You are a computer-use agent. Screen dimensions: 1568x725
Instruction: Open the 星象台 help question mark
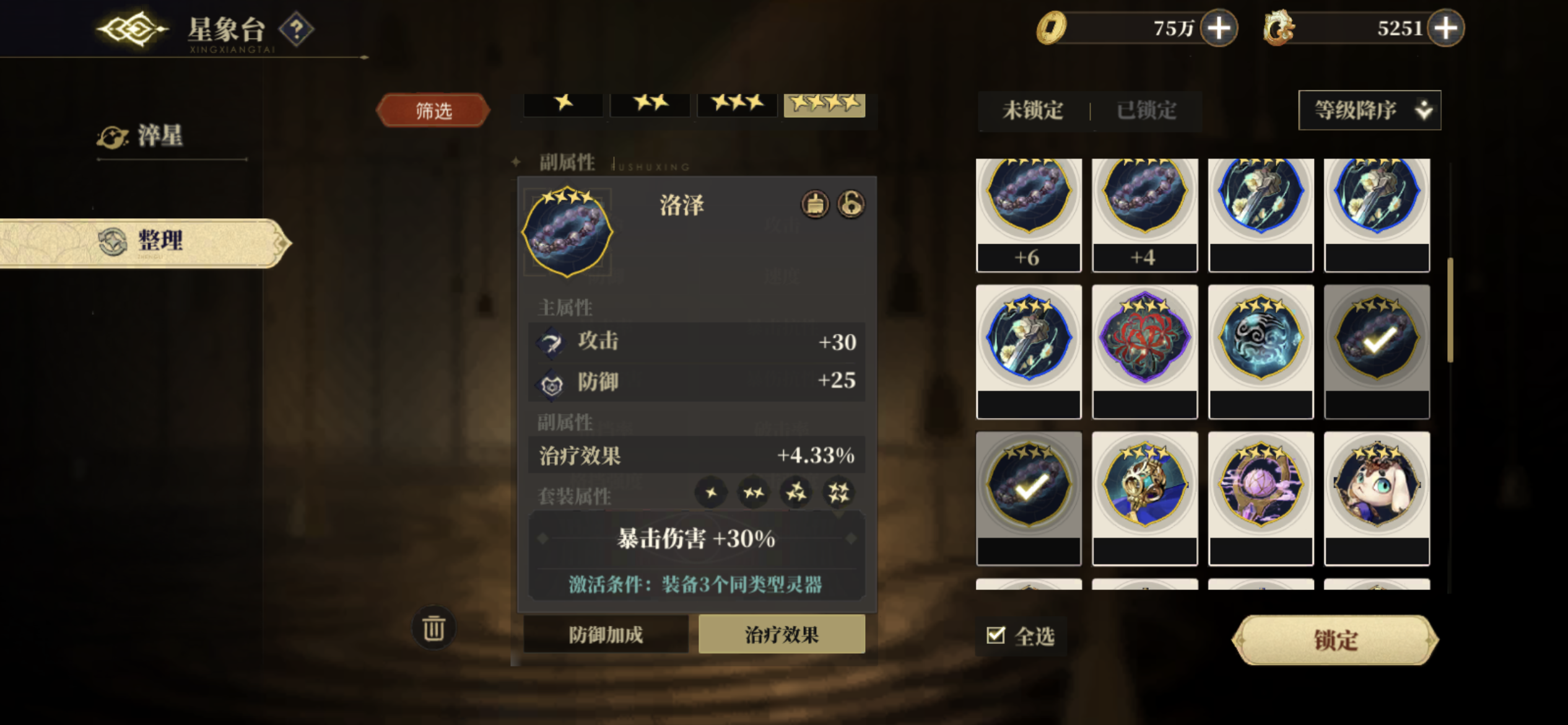click(x=296, y=29)
